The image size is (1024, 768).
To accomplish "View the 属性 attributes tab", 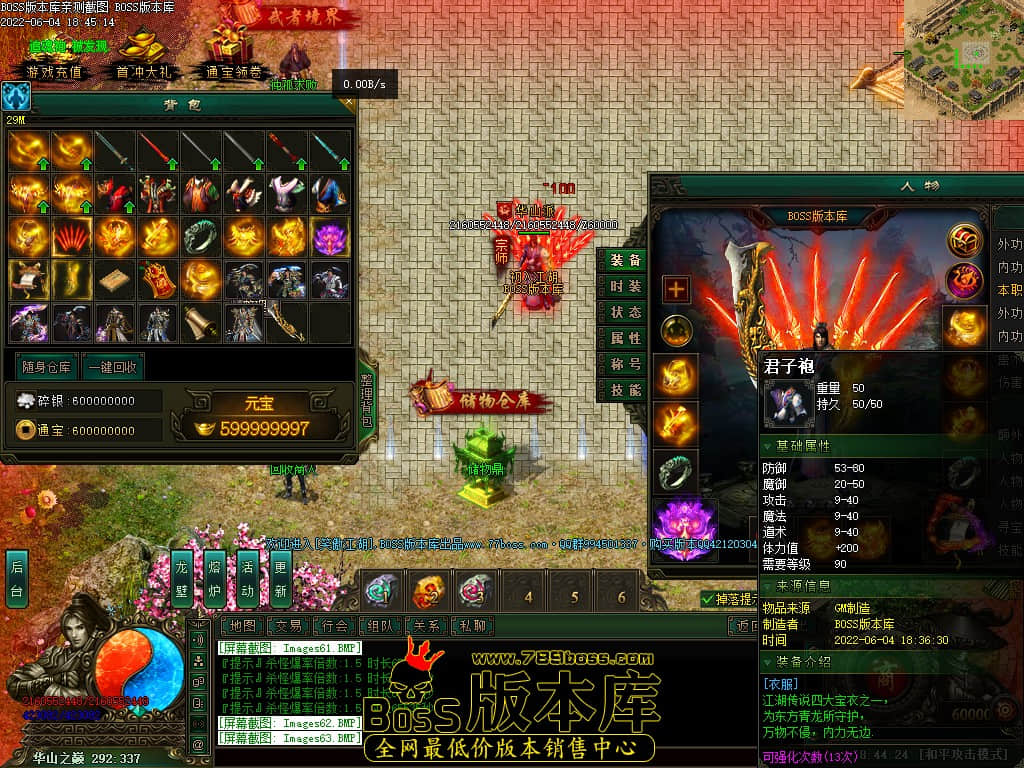I will coord(626,338).
